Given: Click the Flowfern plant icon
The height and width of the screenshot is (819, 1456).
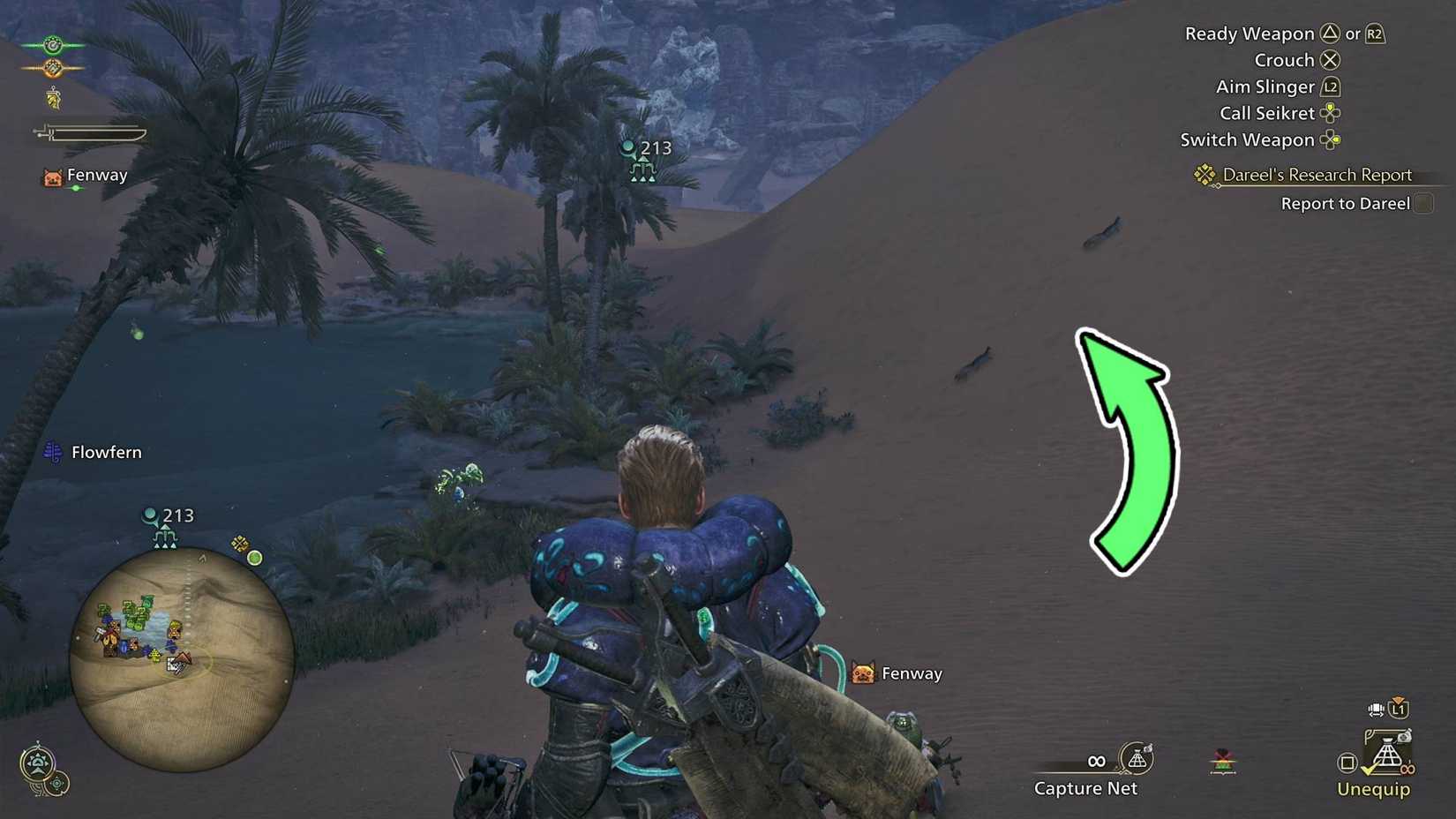Looking at the screenshot, I should (53, 451).
